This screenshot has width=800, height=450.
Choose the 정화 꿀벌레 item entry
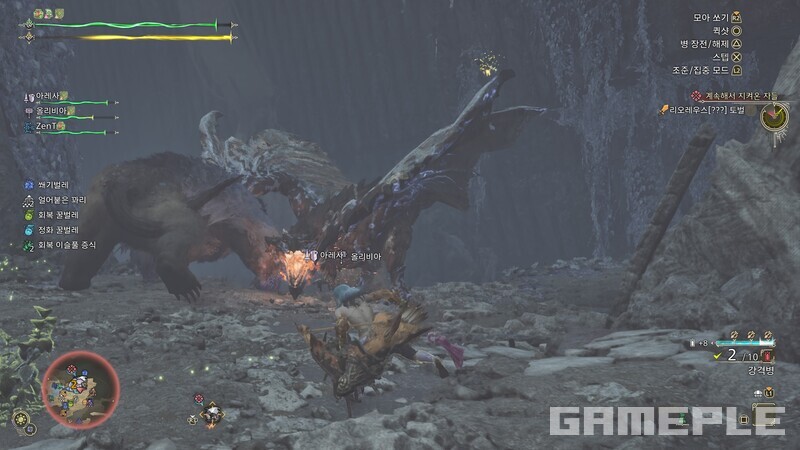(58, 230)
